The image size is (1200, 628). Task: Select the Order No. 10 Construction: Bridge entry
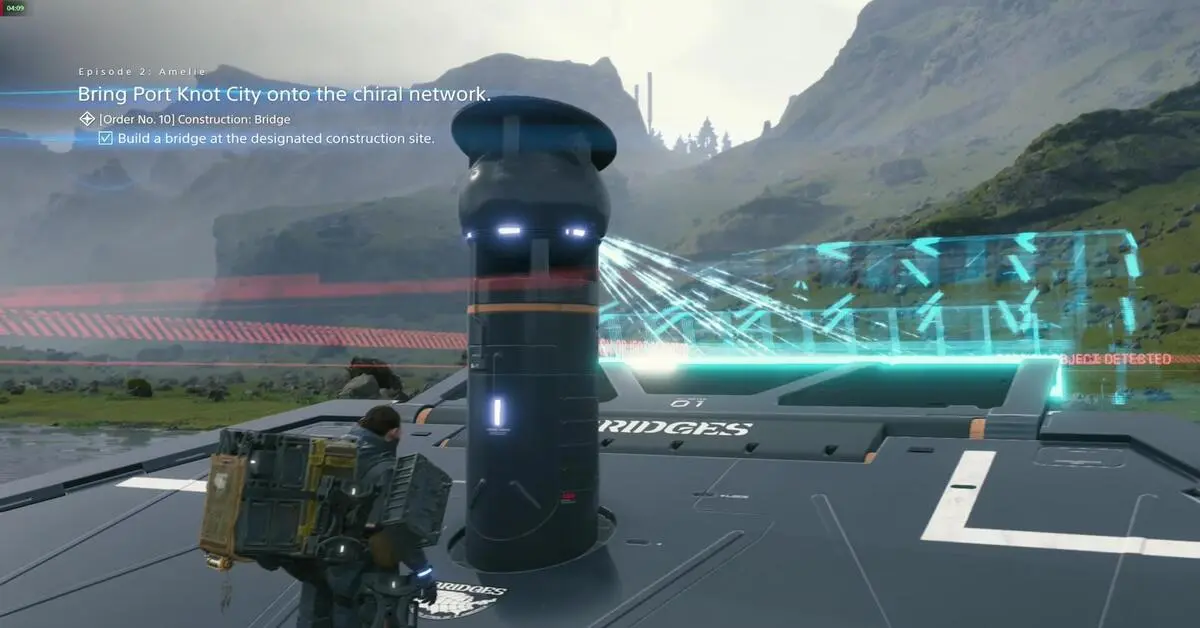(195, 119)
